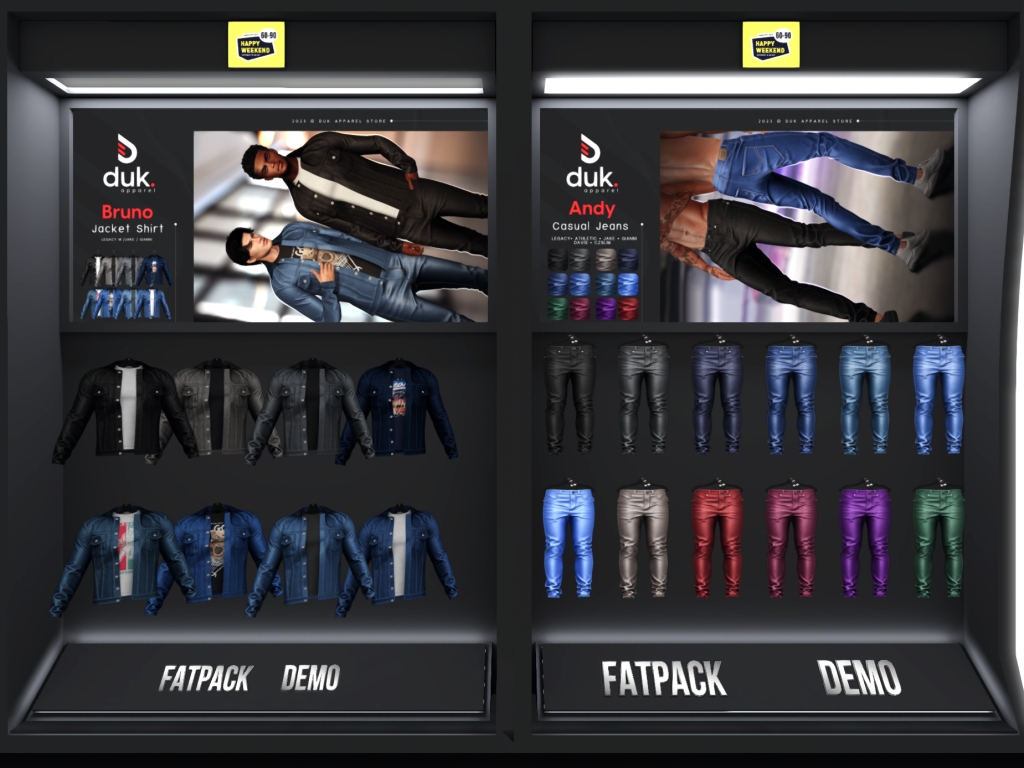
Task: Pick the green Andy jeans
Action: tap(938, 541)
